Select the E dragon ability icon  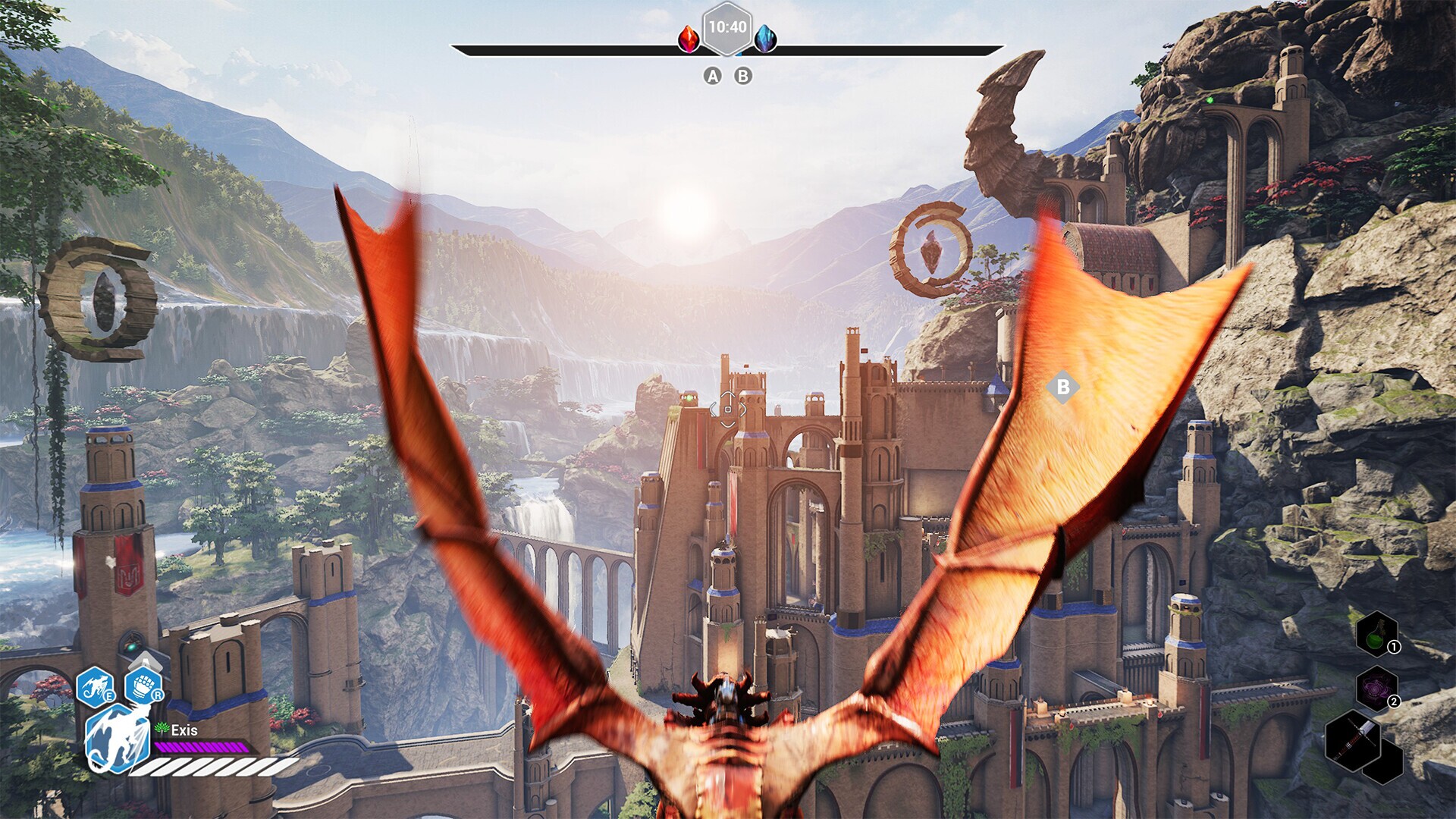tap(95, 686)
